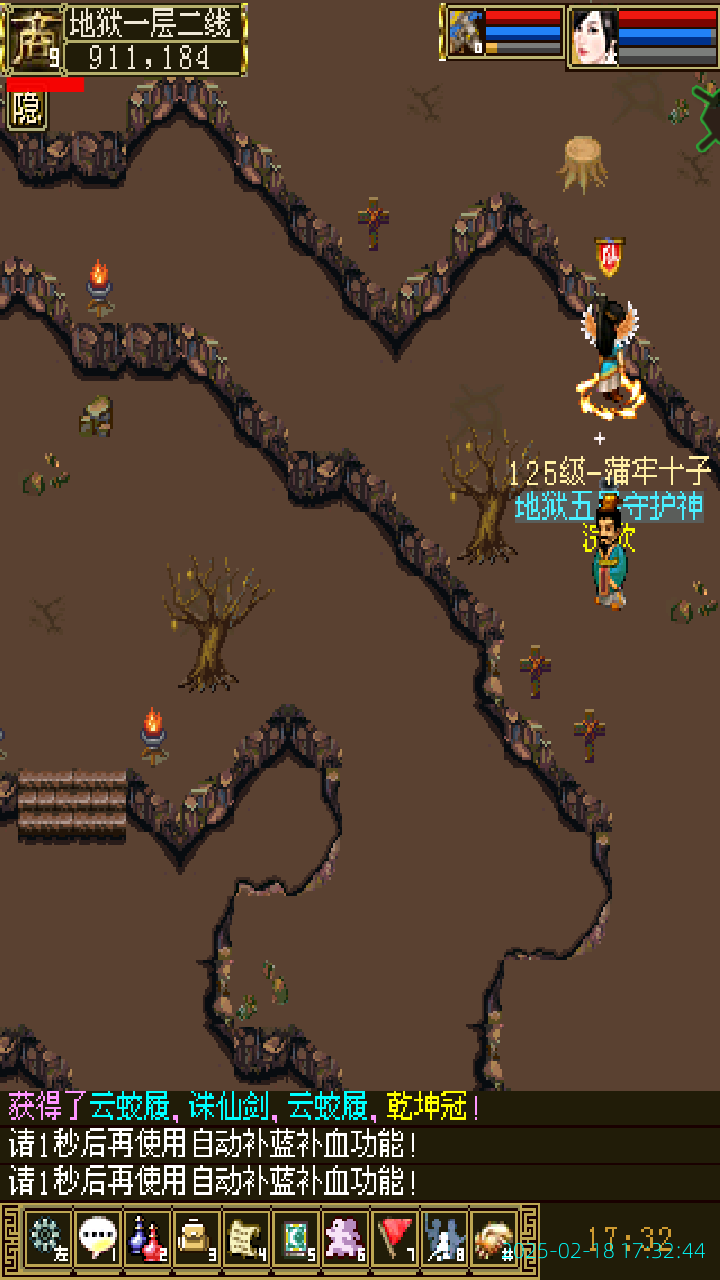The image size is (720, 1280).
Task: Open the parchment scroll icon
Action: click(x=246, y=1238)
